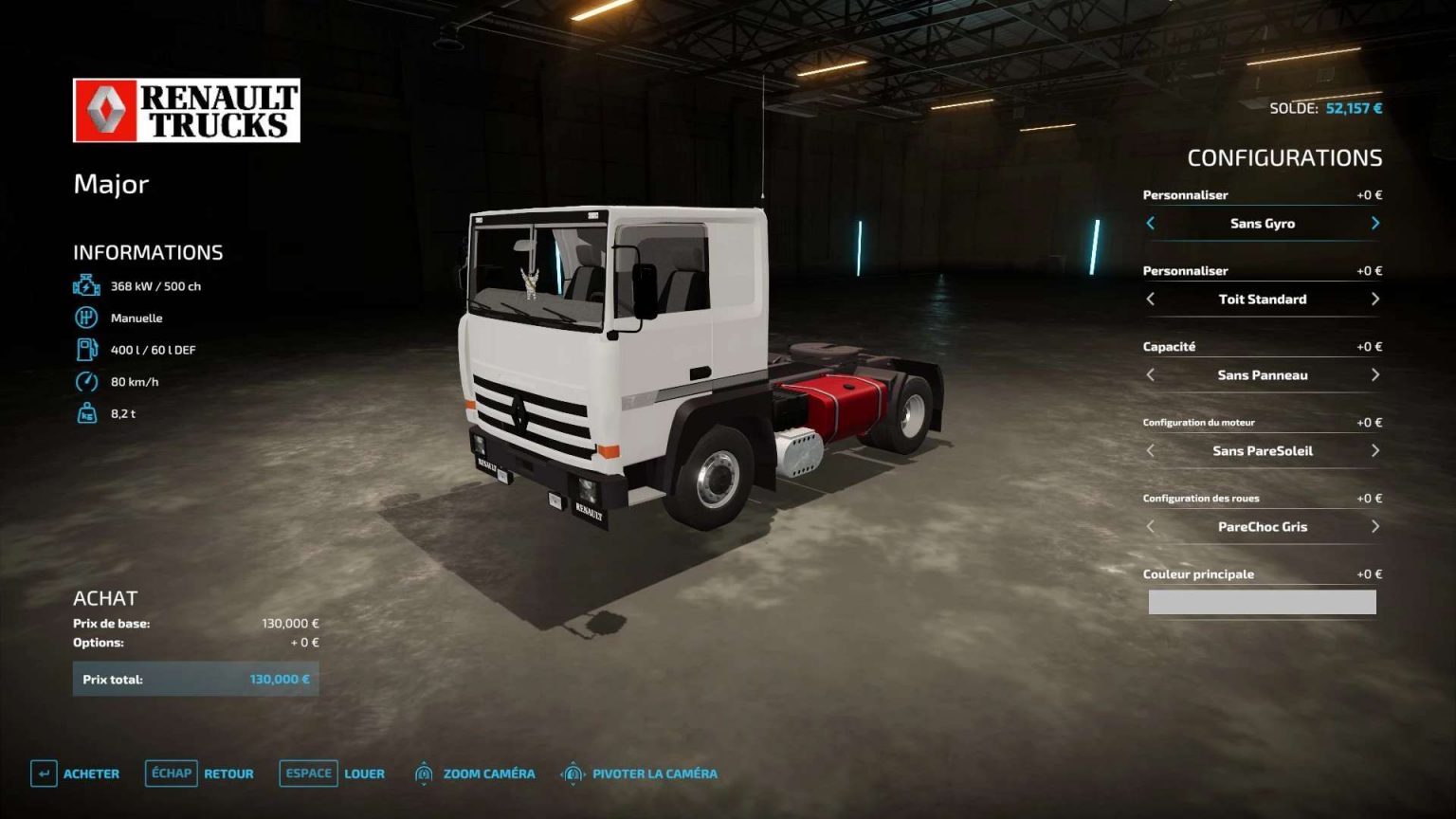Click the Prix total field
1456x819 pixels.
196,679
